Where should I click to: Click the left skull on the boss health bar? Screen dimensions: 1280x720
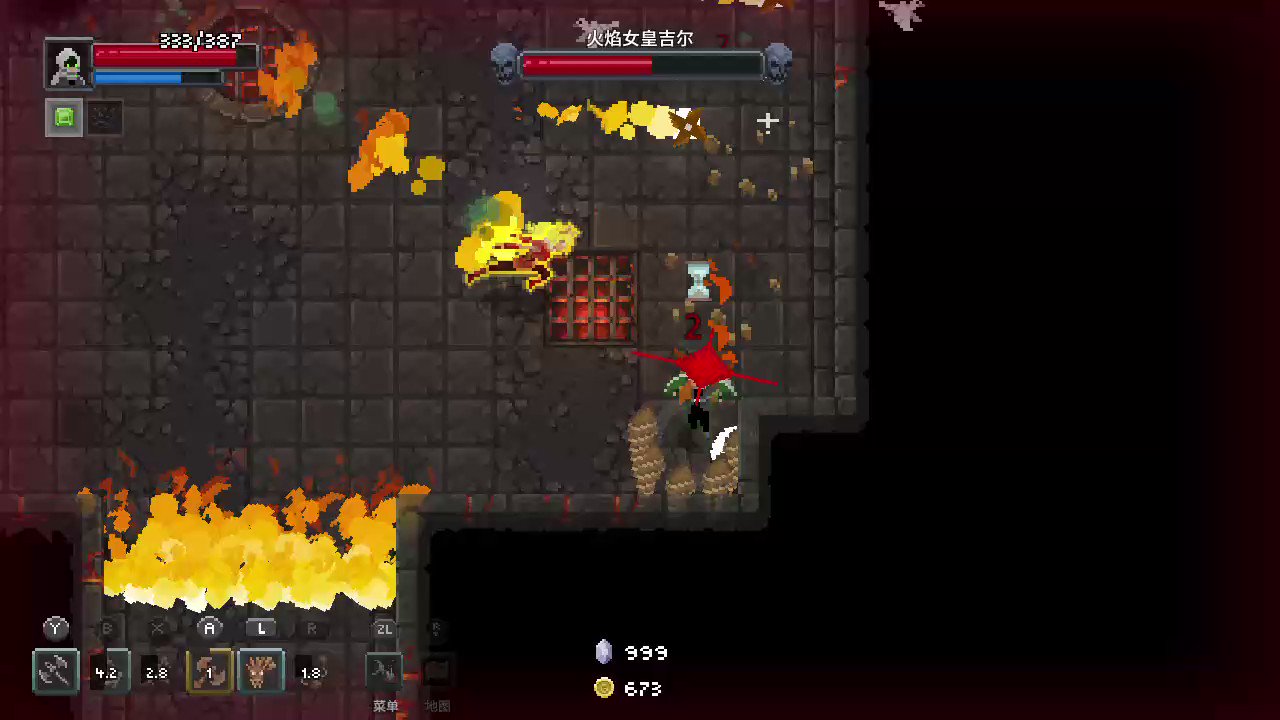(x=504, y=60)
